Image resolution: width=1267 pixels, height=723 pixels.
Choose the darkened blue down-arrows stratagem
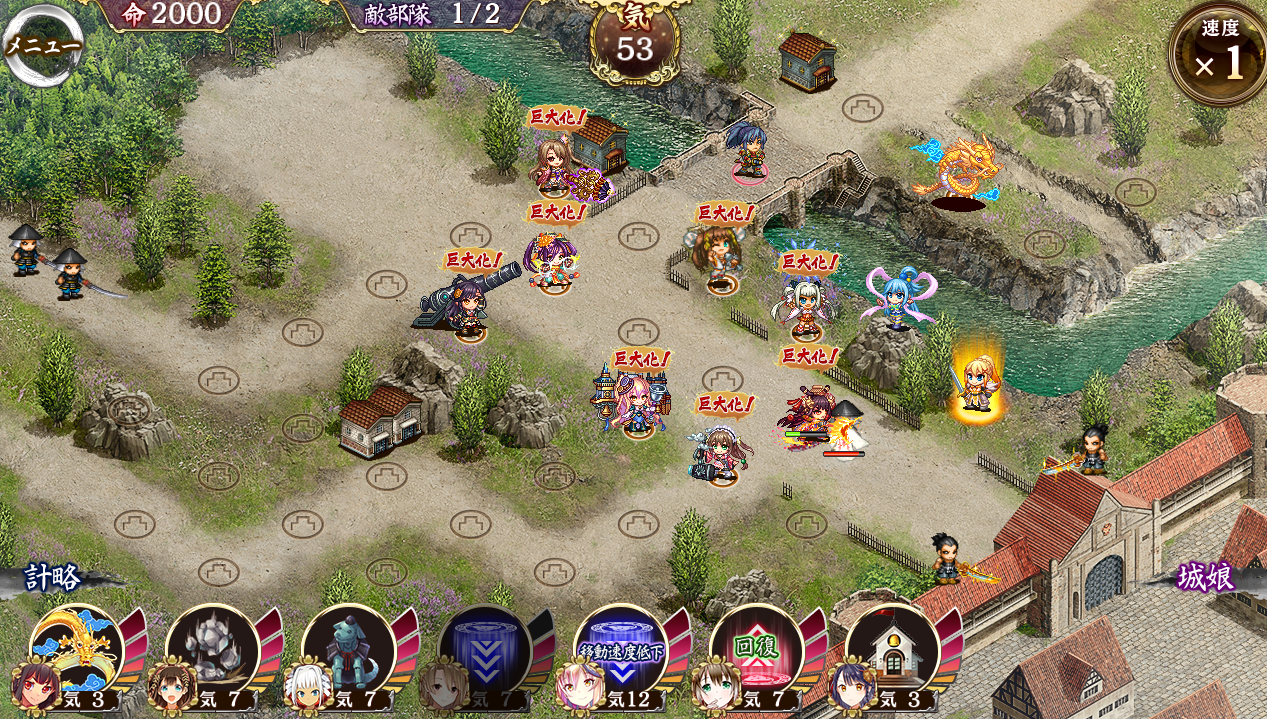(485, 651)
